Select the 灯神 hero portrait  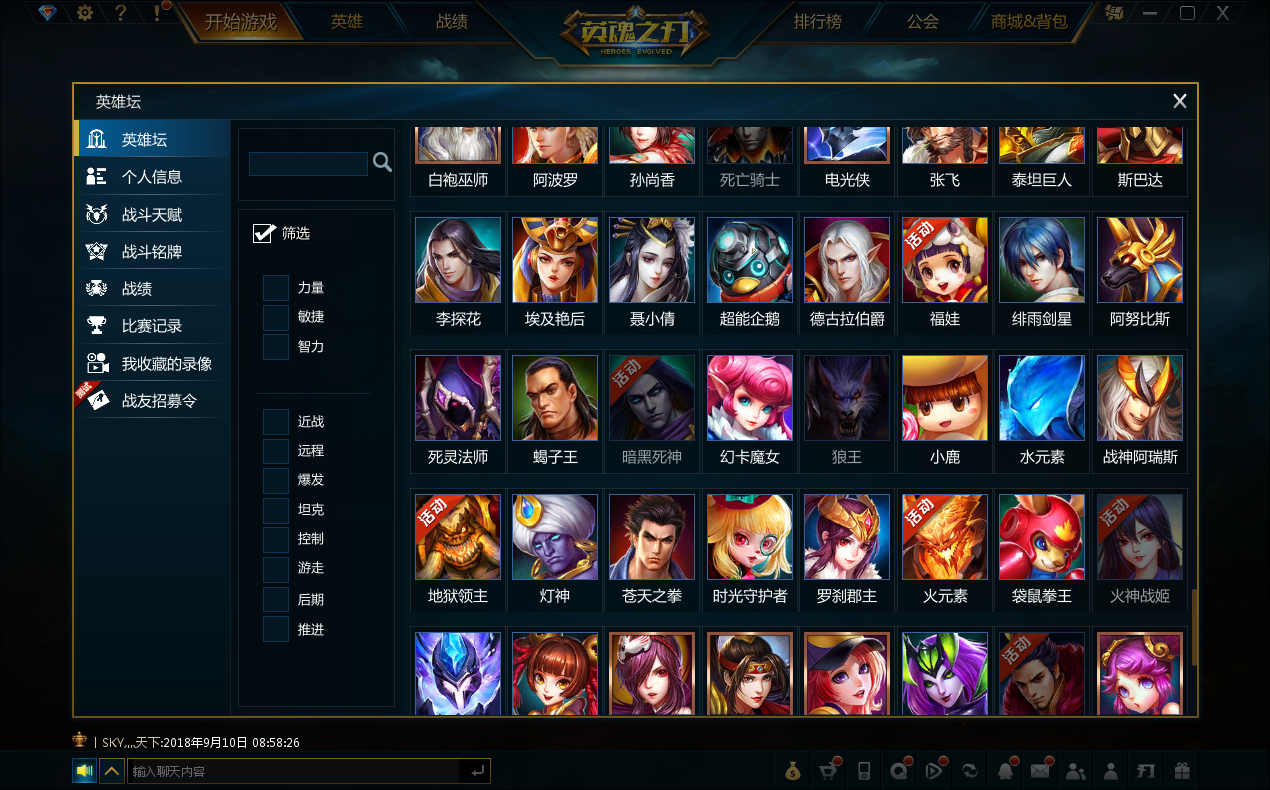point(555,537)
